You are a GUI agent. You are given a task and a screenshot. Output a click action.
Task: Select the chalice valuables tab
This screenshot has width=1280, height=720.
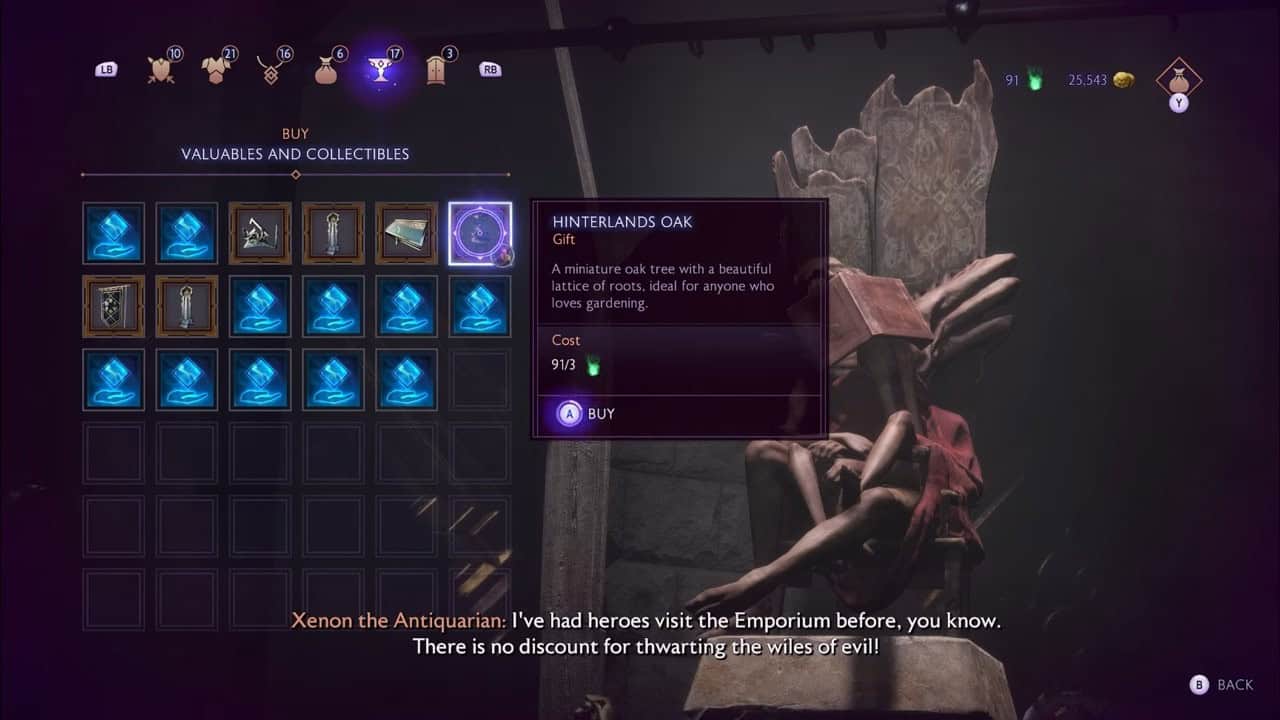380,70
